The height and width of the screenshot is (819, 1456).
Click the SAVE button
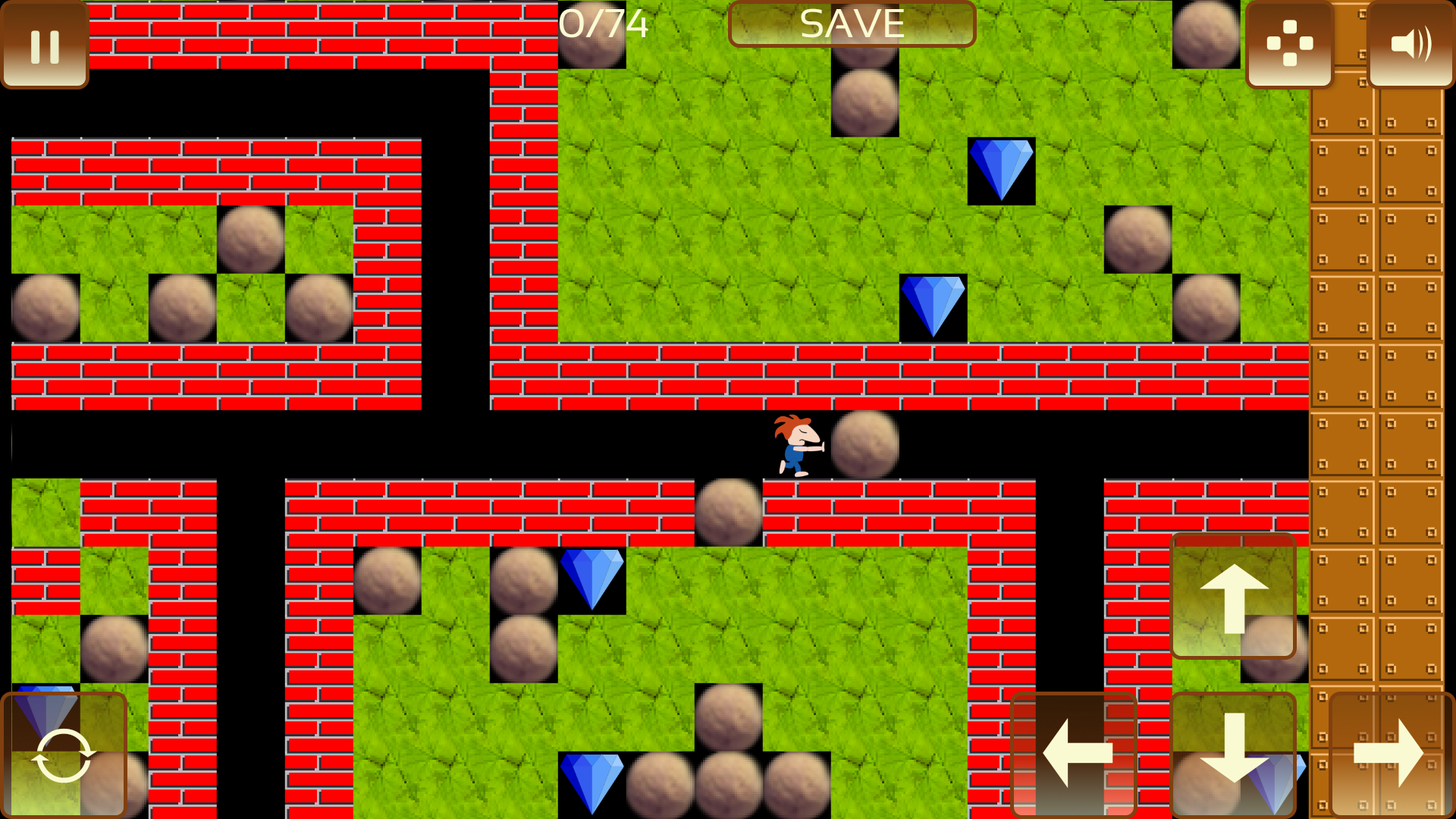[x=852, y=24]
